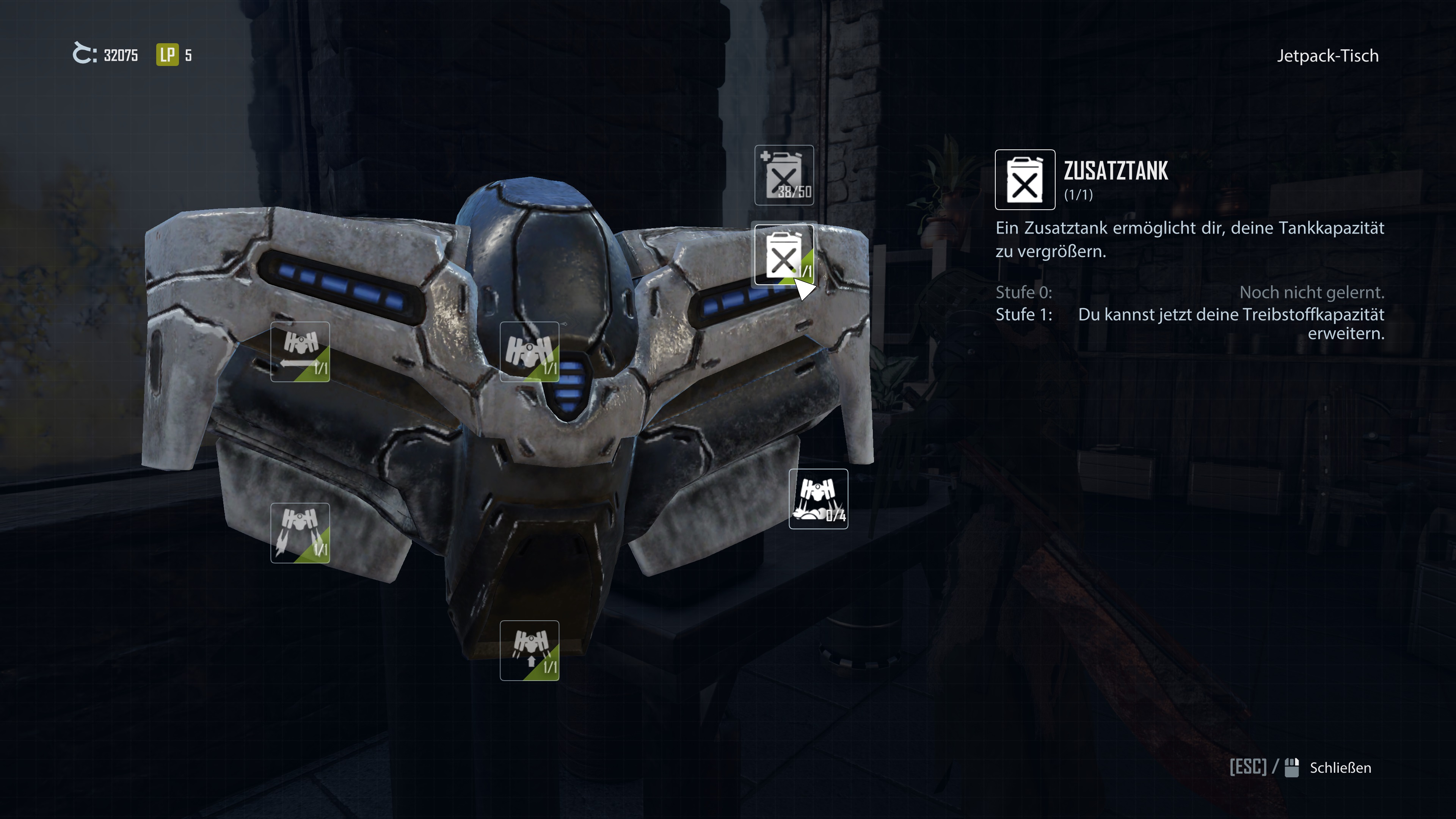Choose the jetpack upgrade with downward flames

click(x=300, y=532)
